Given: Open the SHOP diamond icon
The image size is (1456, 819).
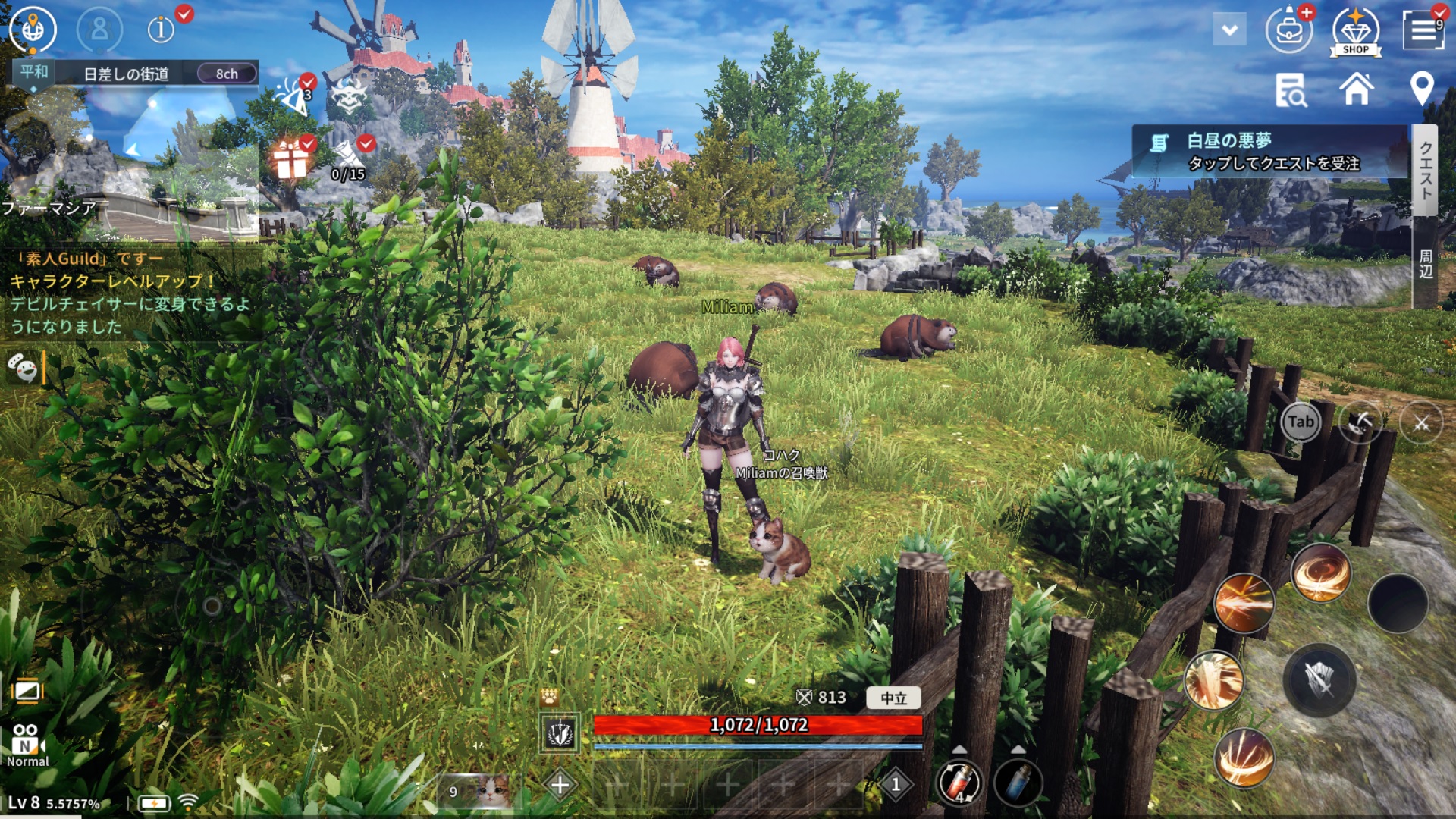Looking at the screenshot, I should tap(1356, 32).
